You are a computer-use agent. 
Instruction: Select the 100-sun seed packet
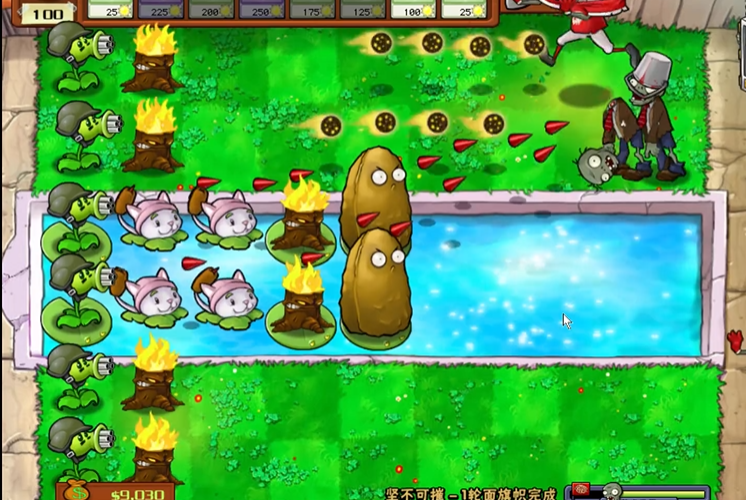411,9
